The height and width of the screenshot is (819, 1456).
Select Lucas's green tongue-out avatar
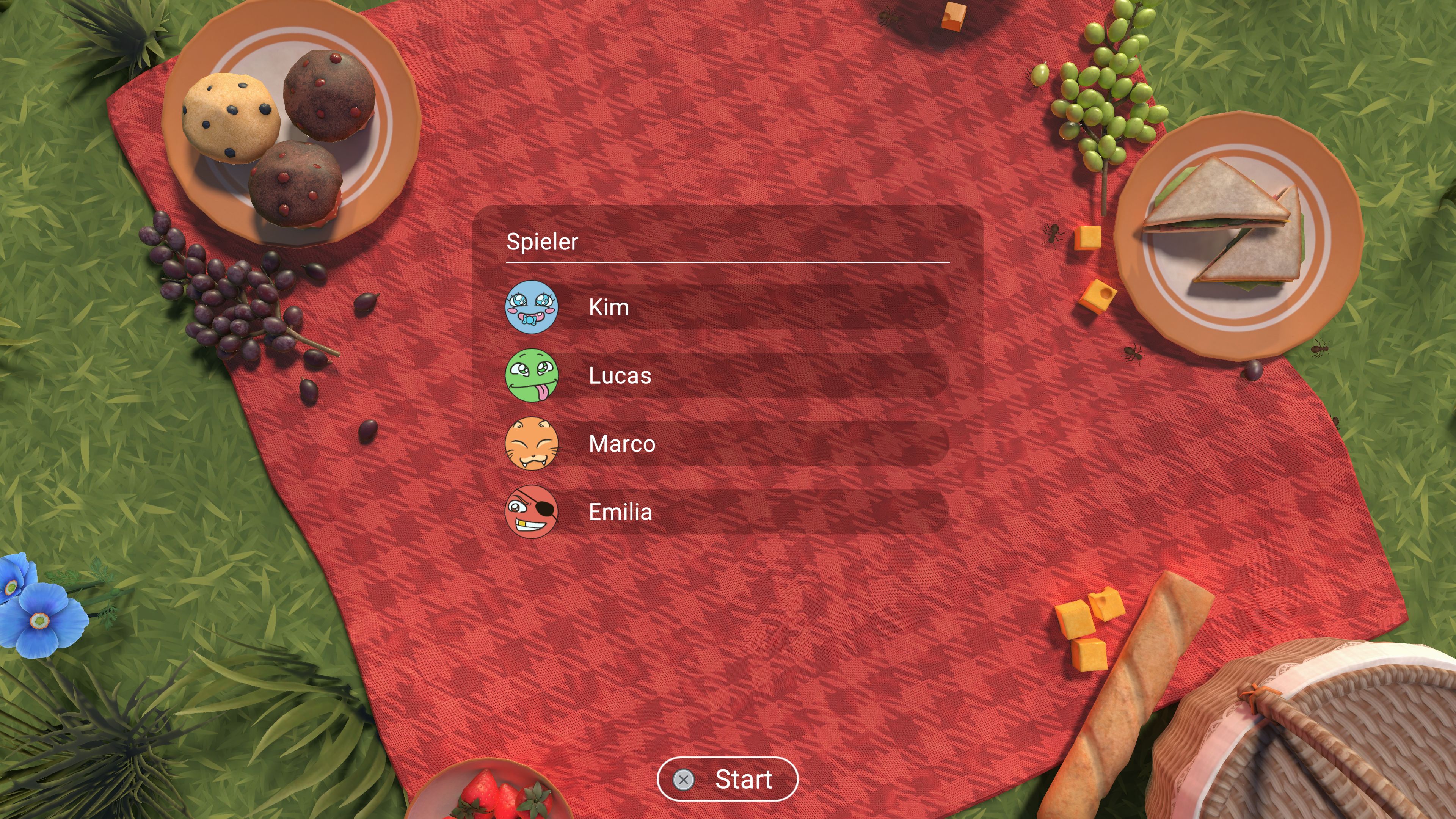pos(532,376)
